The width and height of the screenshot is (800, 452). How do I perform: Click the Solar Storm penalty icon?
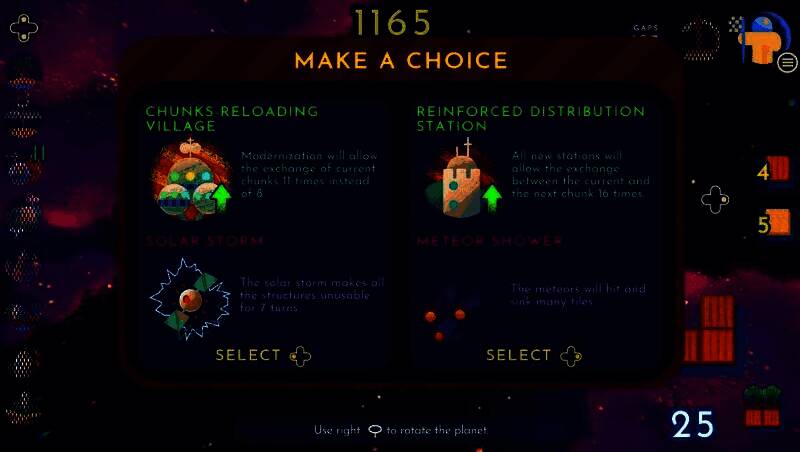188,298
